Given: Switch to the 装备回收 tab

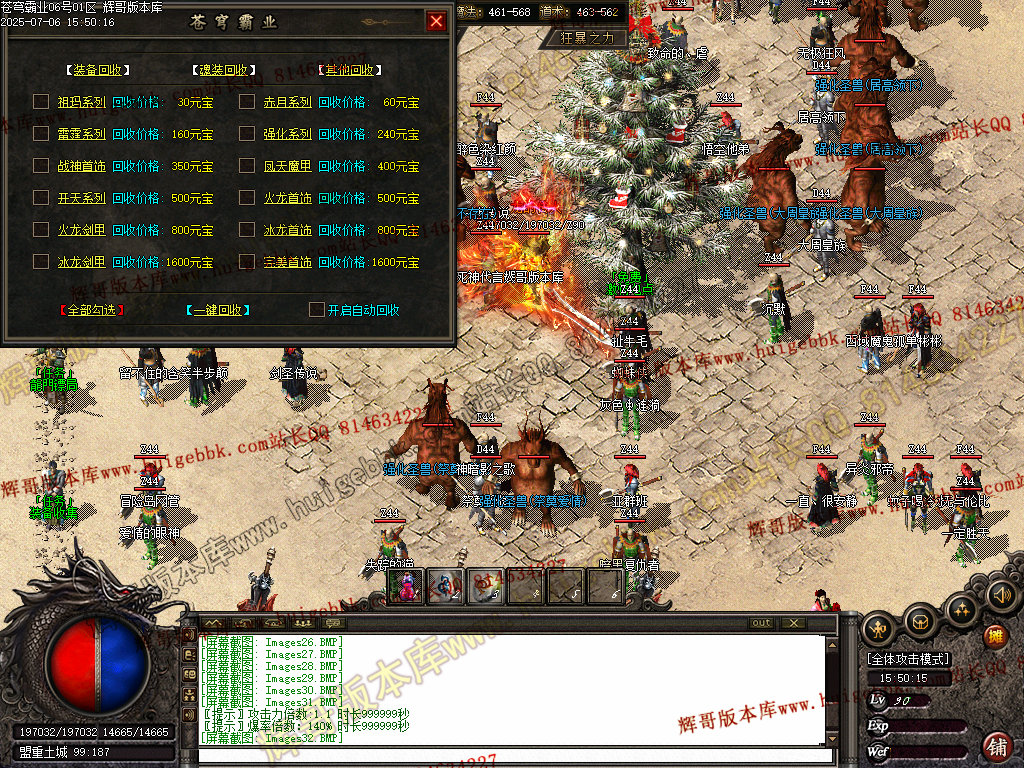Looking at the screenshot, I should pos(97,70).
